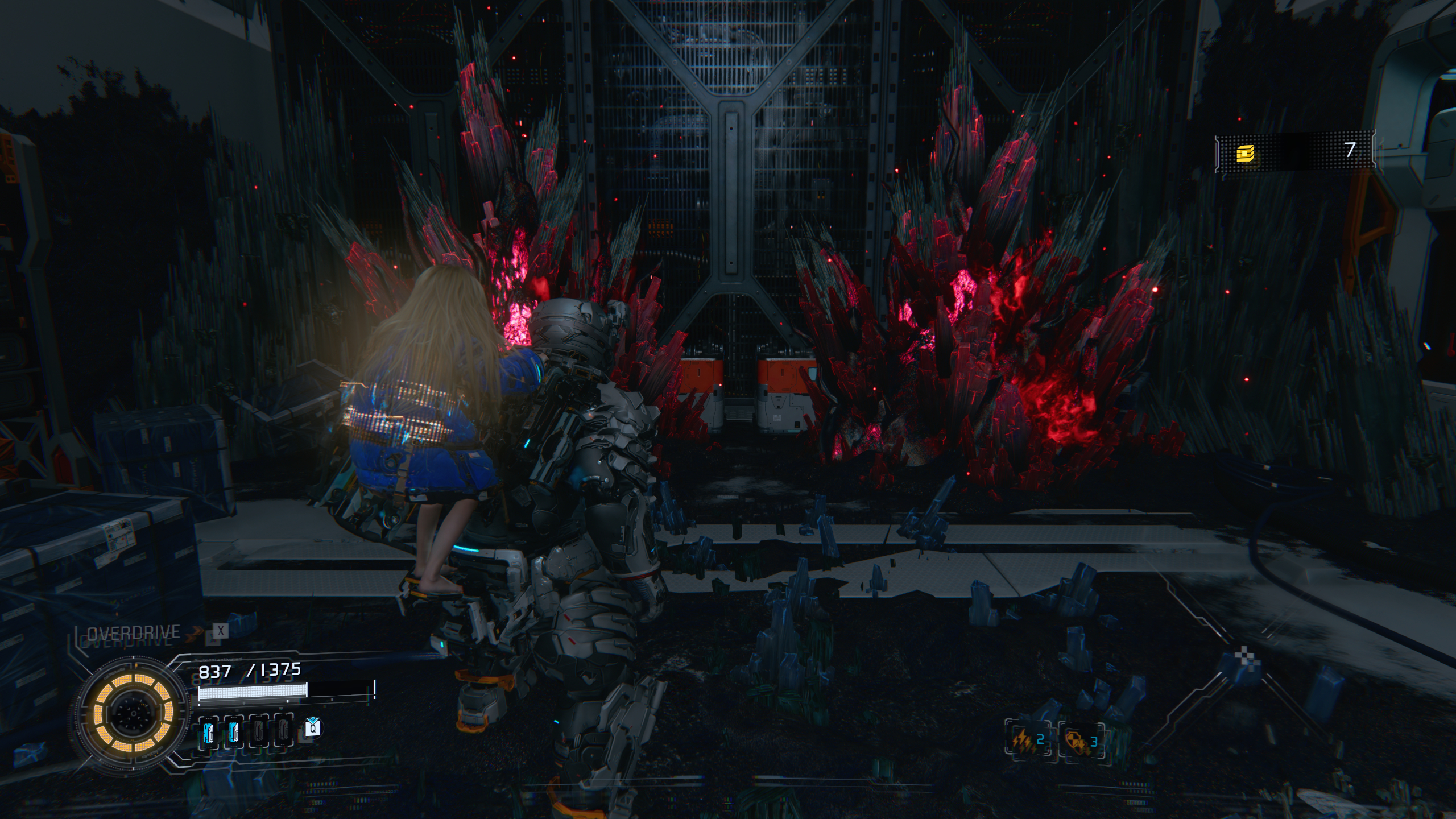This screenshot has height=819, width=1456.
Task: Toggle the X keybind badge next to OVERDRIVE
Action: pos(220,631)
